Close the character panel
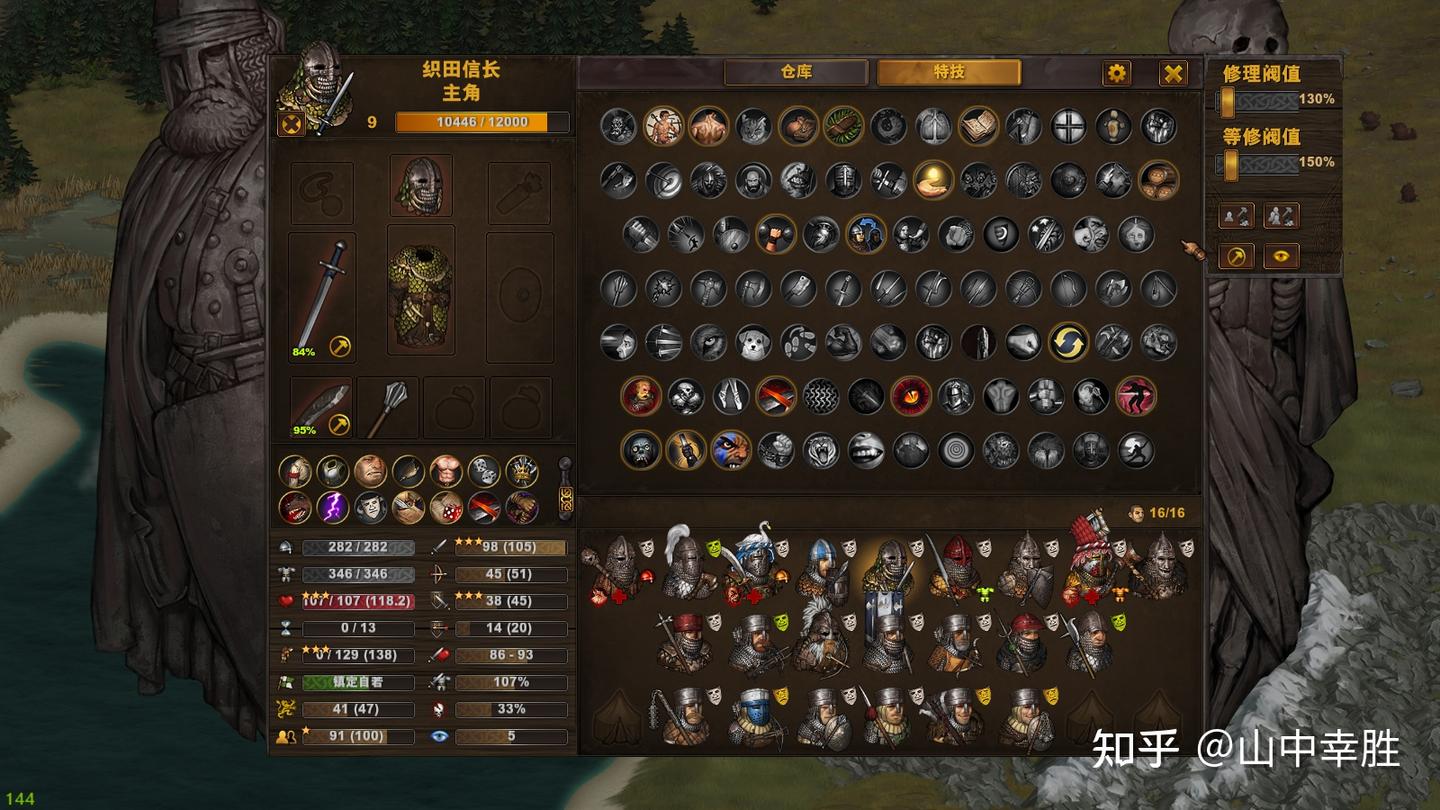 click(1173, 73)
